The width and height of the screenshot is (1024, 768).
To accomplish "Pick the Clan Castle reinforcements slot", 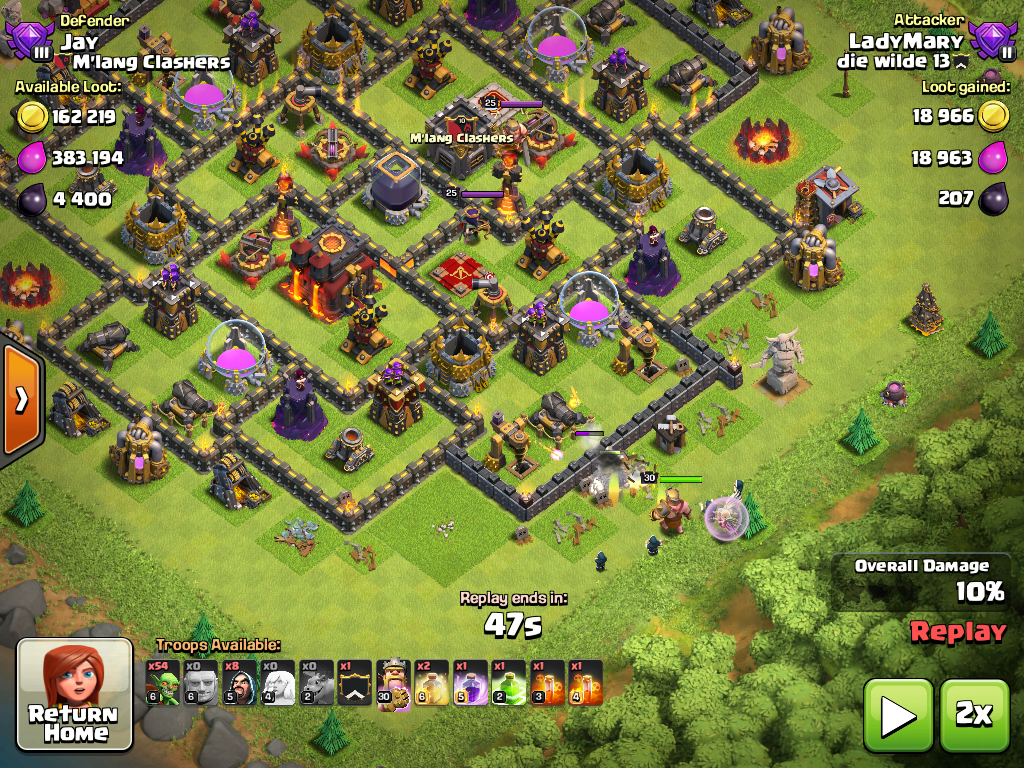I will (x=354, y=683).
